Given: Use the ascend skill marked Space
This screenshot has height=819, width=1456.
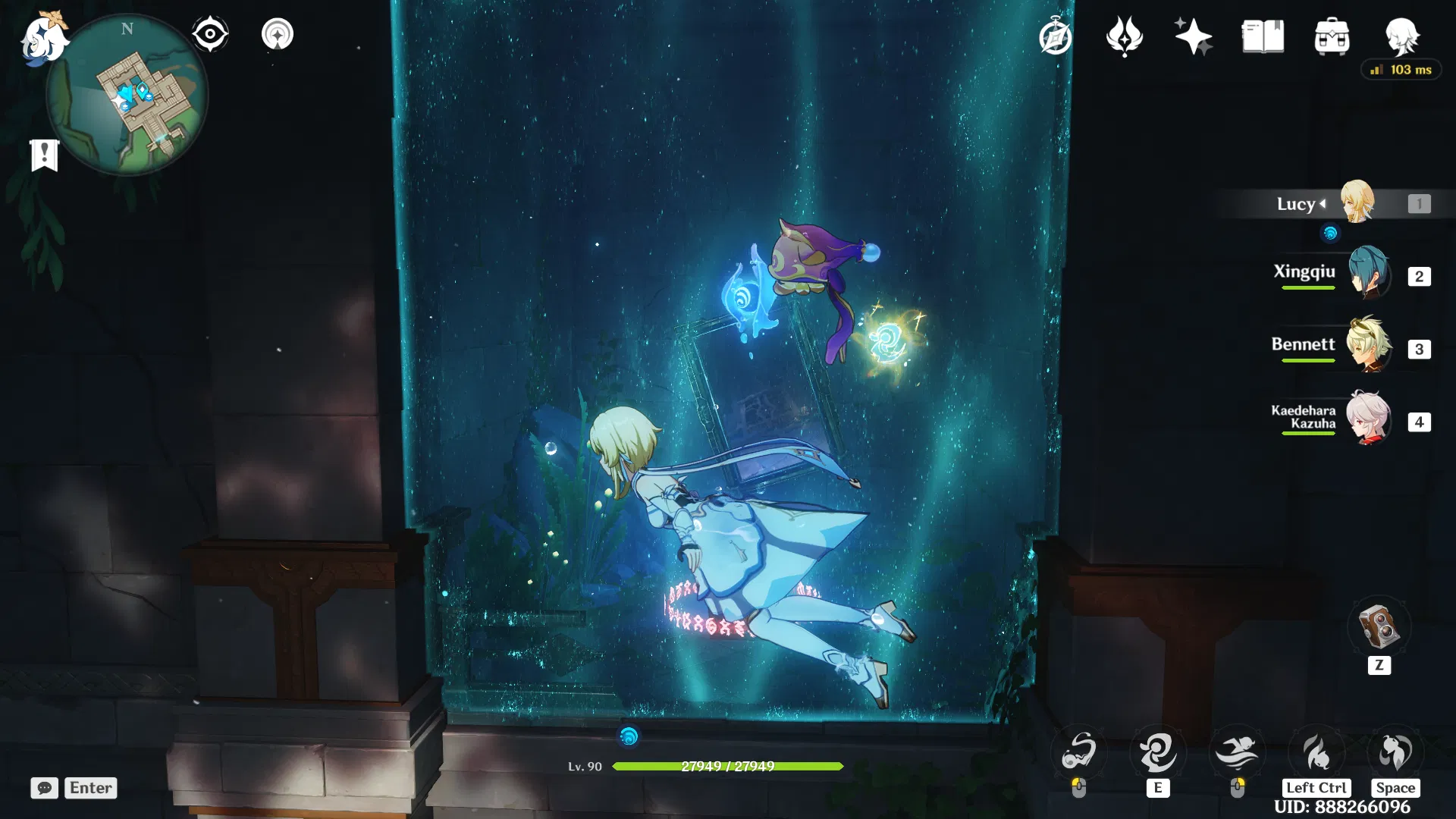Looking at the screenshot, I should point(1395,751).
